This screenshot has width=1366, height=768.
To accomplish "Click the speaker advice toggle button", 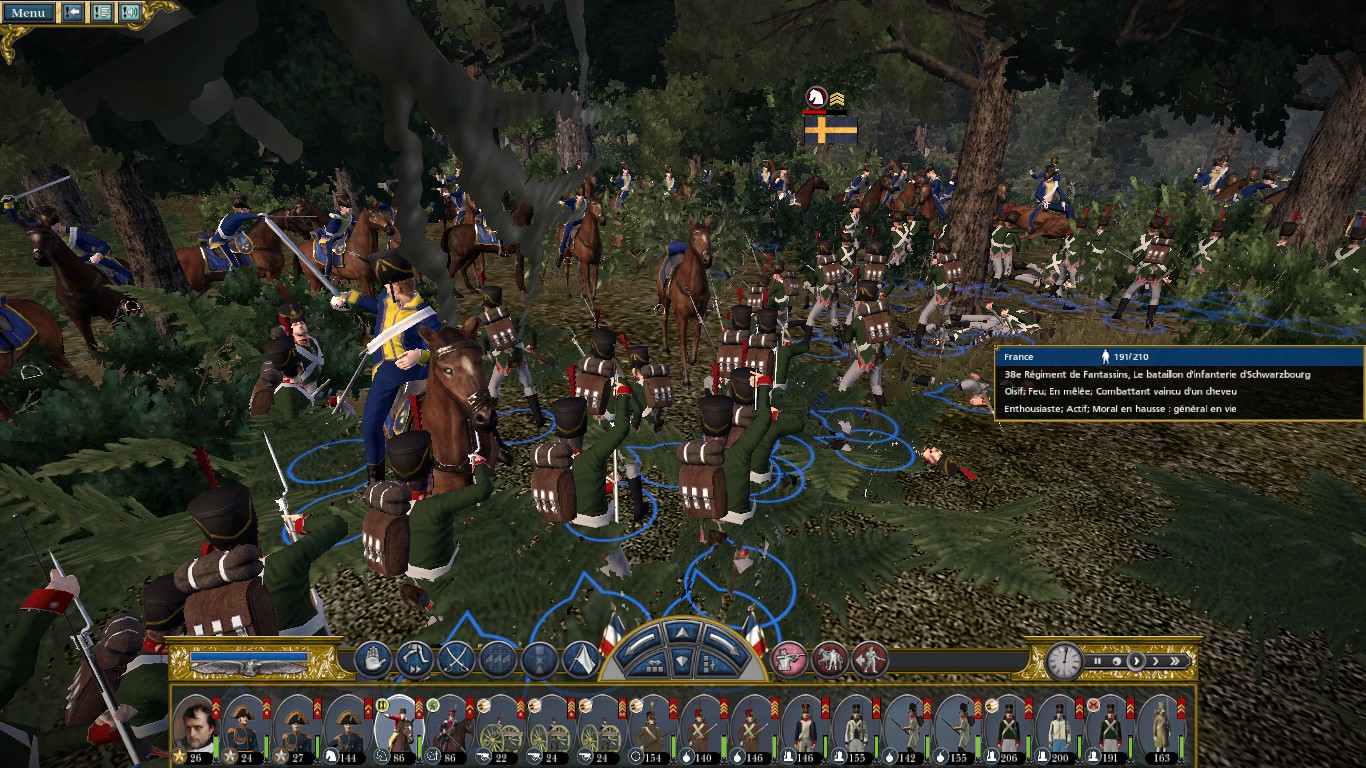I will click(130, 13).
